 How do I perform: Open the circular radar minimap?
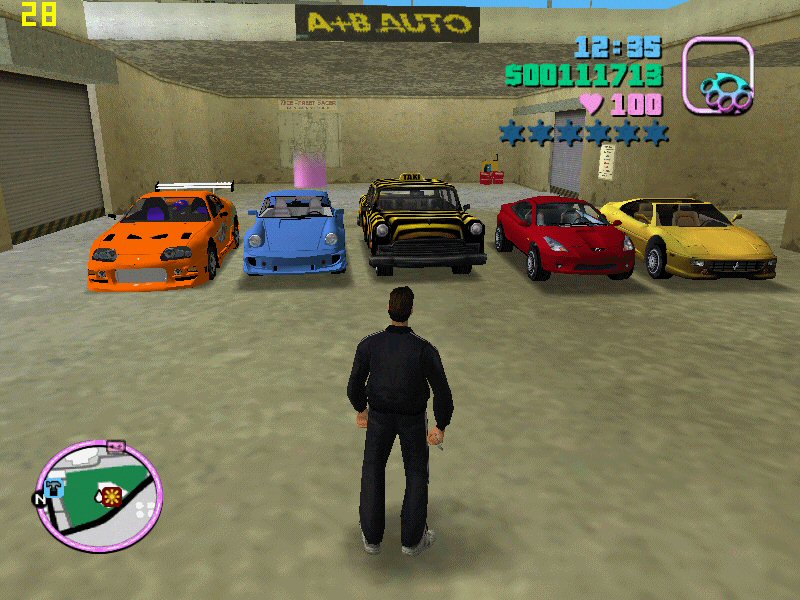point(98,494)
